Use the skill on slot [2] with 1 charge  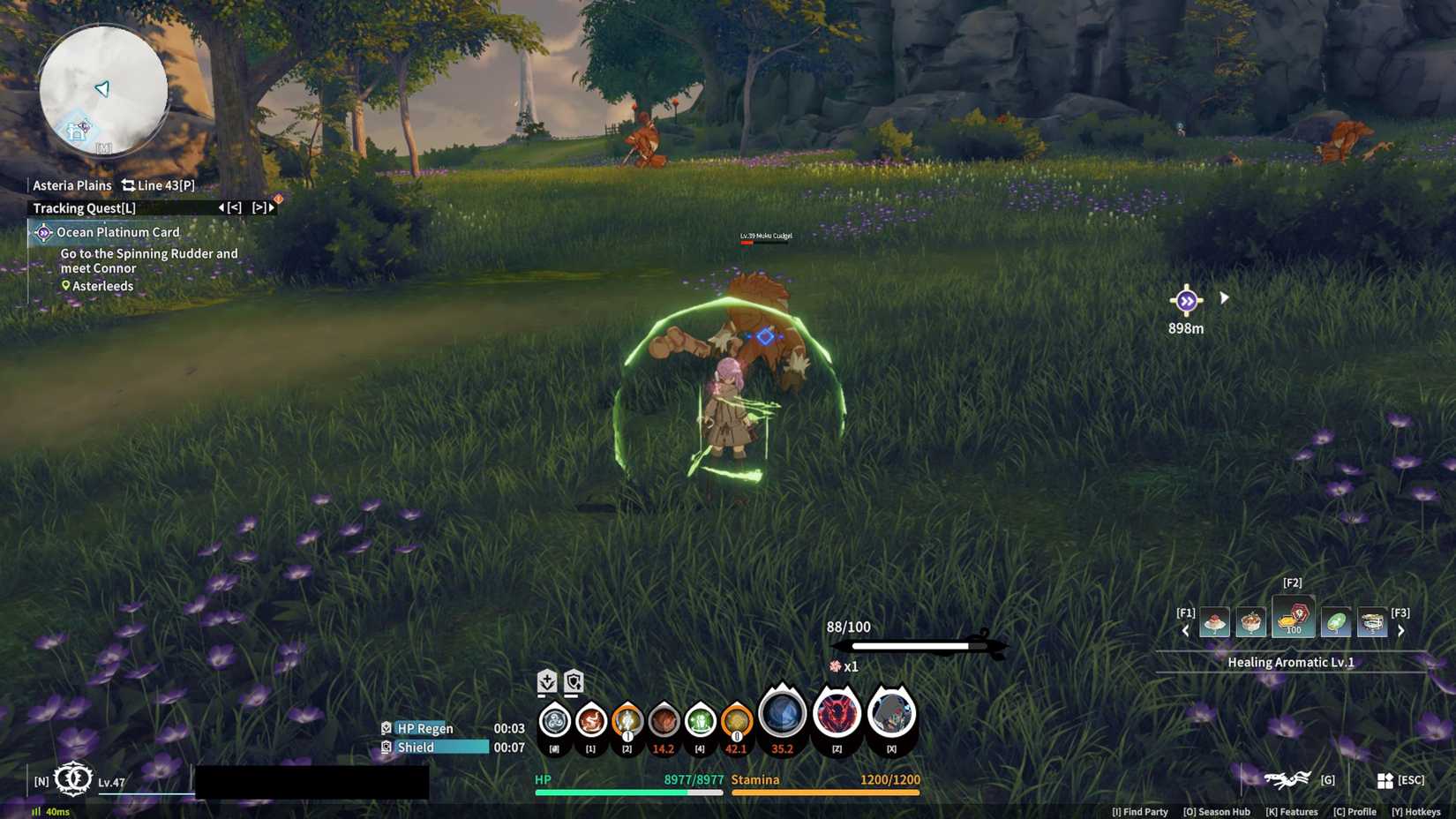(627, 719)
